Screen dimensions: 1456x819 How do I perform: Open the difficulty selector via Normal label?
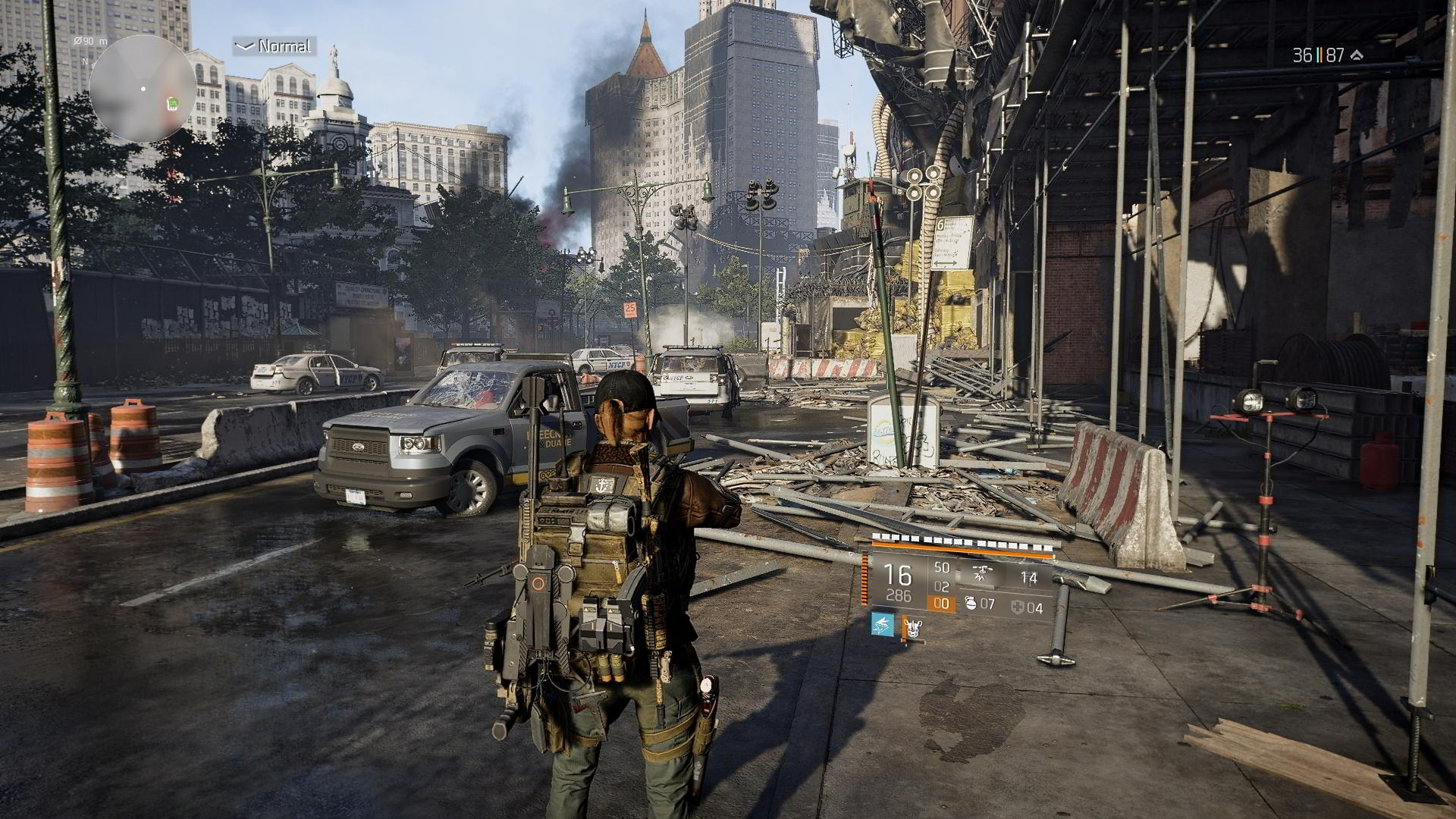pyautogui.click(x=283, y=47)
